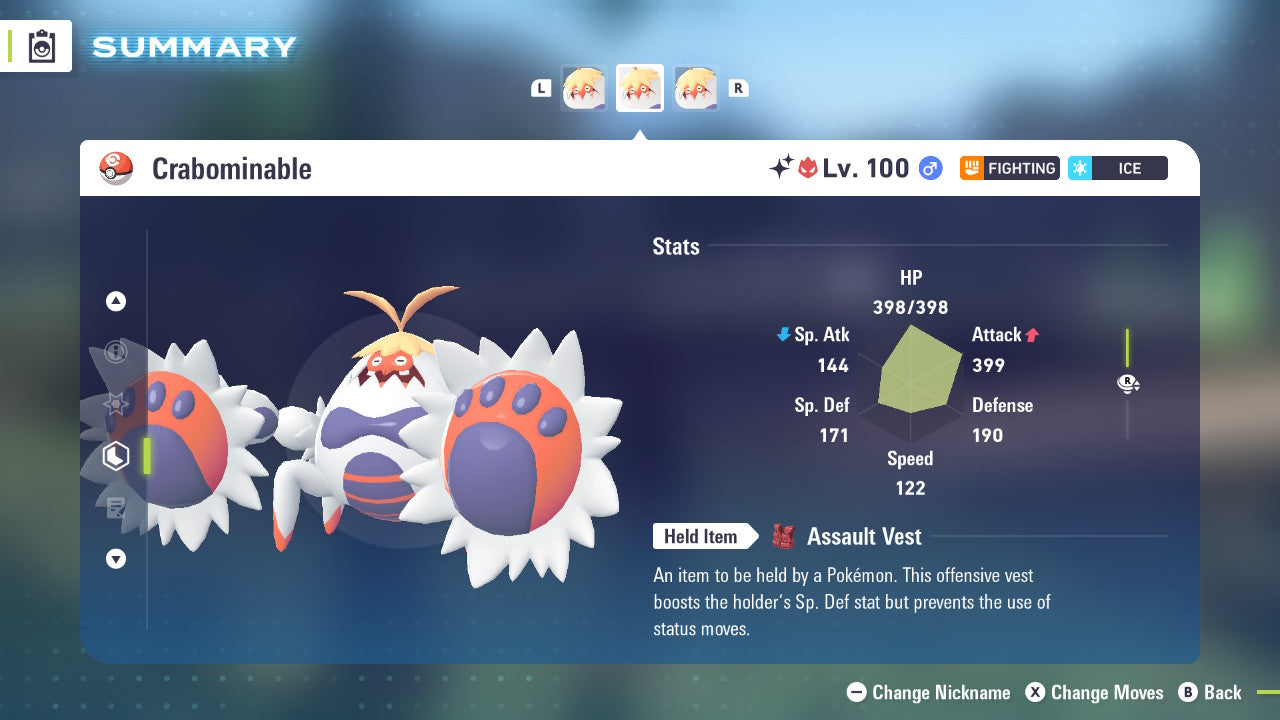The width and height of the screenshot is (1280, 720).
Task: Open the info page icon in the sidebar
Action: 115,352
